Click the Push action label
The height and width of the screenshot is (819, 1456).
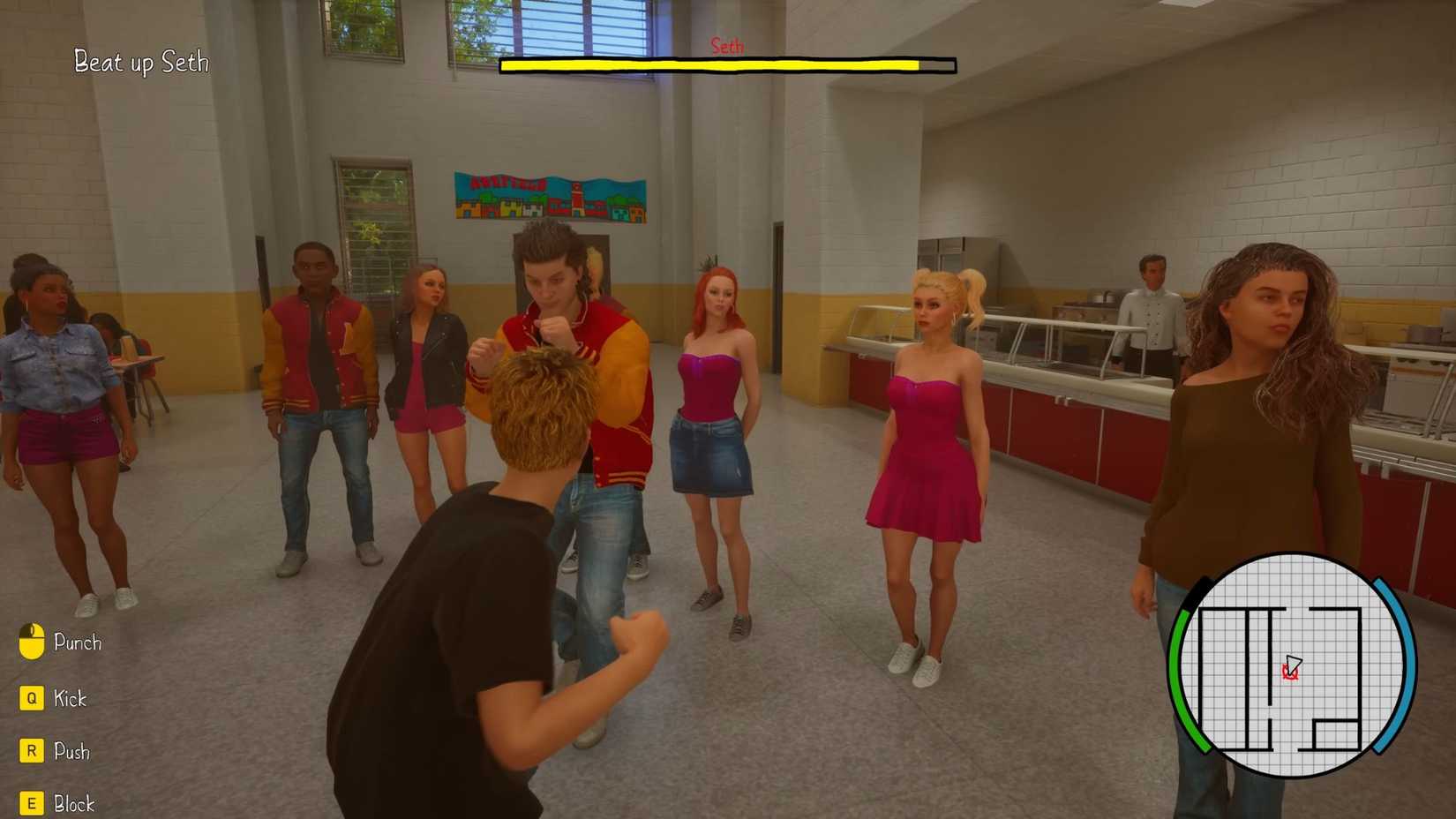pyautogui.click(x=72, y=751)
